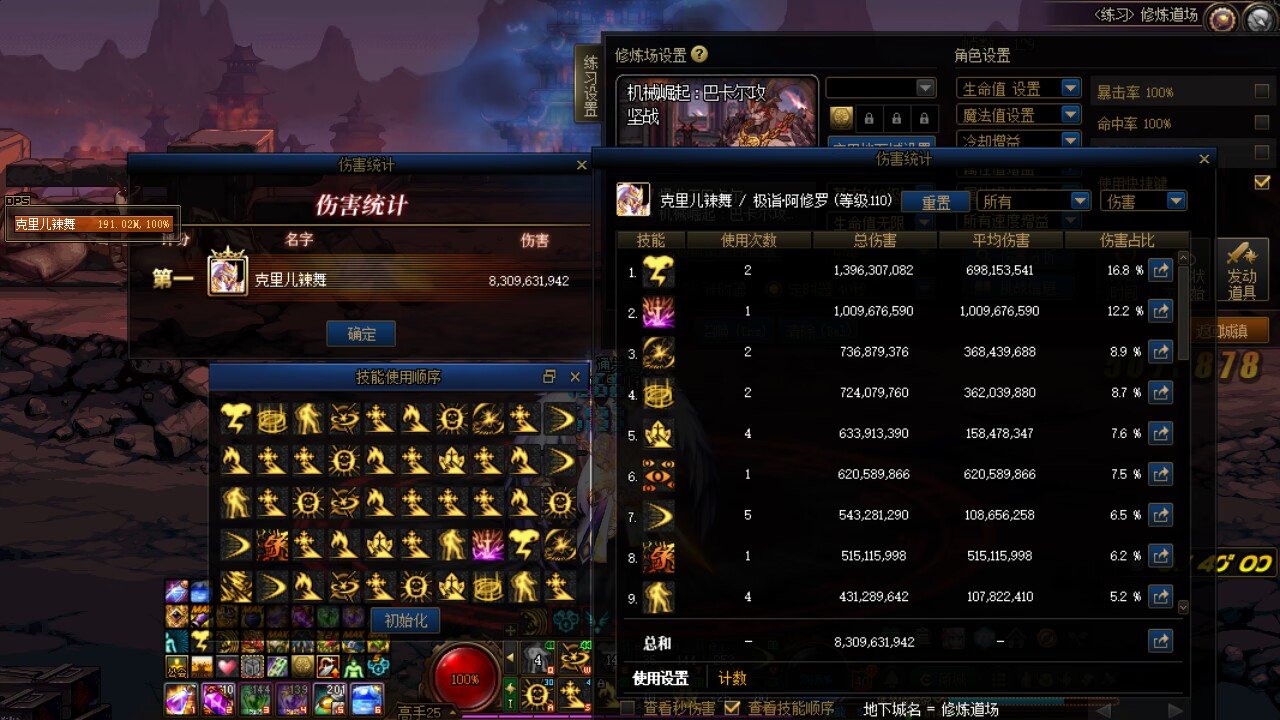The image size is (1280, 720).
Task: Switch to the 计数 tab
Action: (733, 678)
